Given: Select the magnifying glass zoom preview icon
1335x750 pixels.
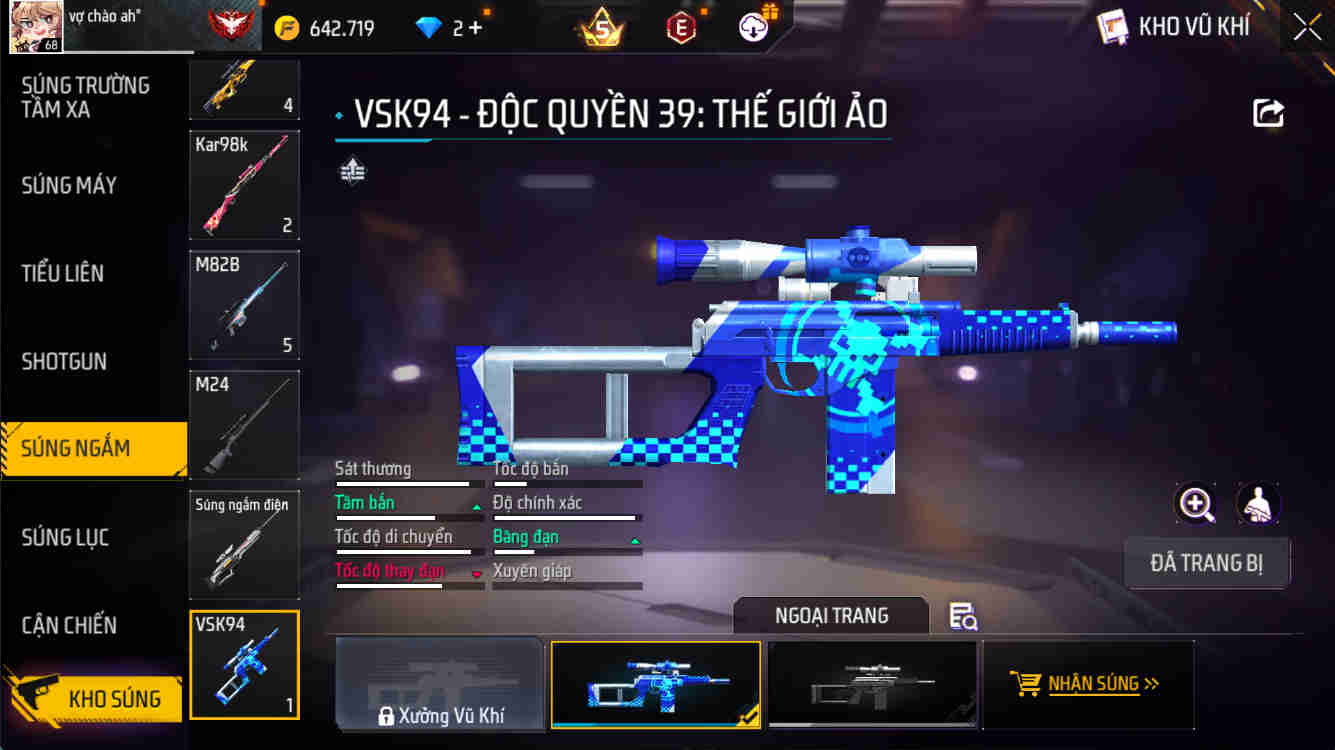Looking at the screenshot, I should click(x=1196, y=504).
